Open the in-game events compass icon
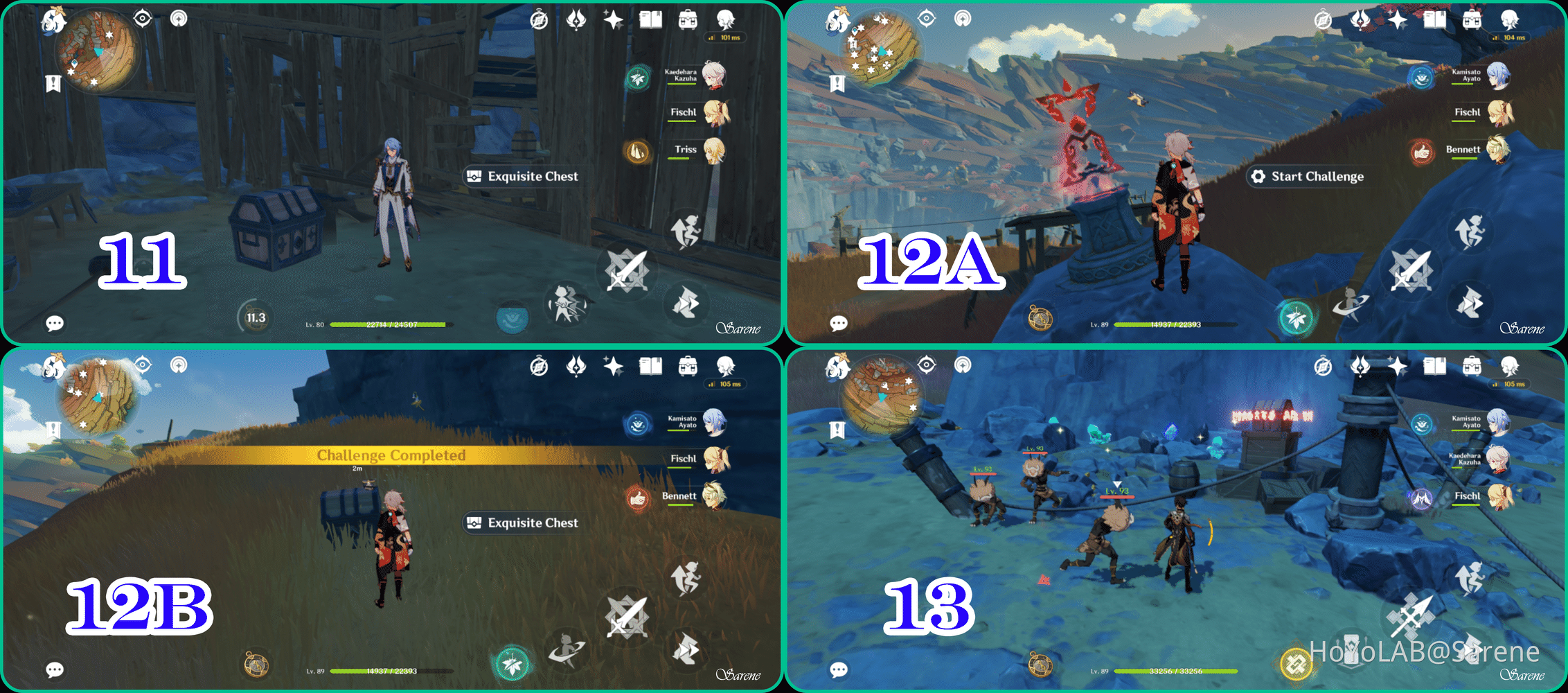Screen dimensions: 1568x693 click(x=539, y=19)
